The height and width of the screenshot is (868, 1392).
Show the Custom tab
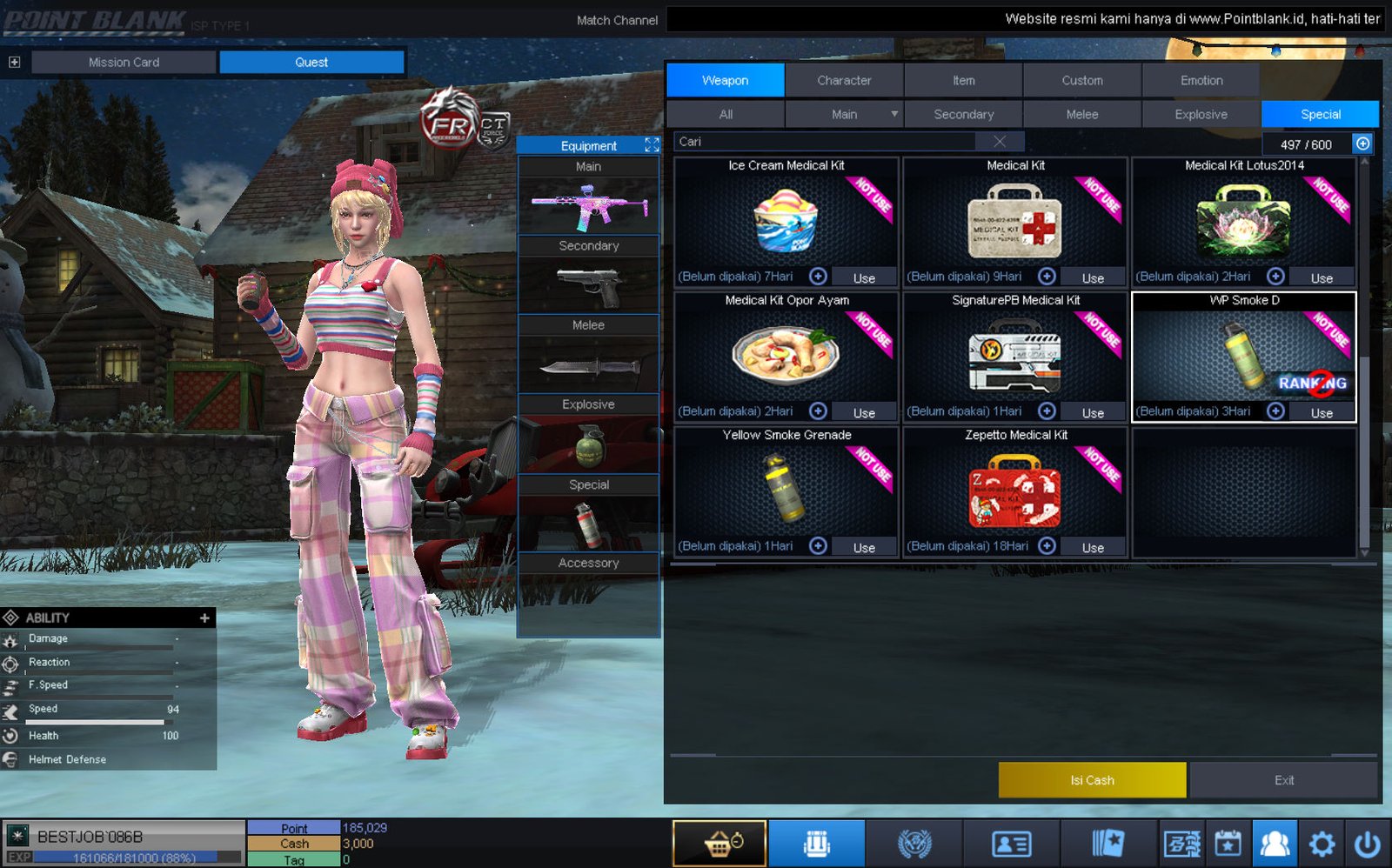[x=1081, y=80]
